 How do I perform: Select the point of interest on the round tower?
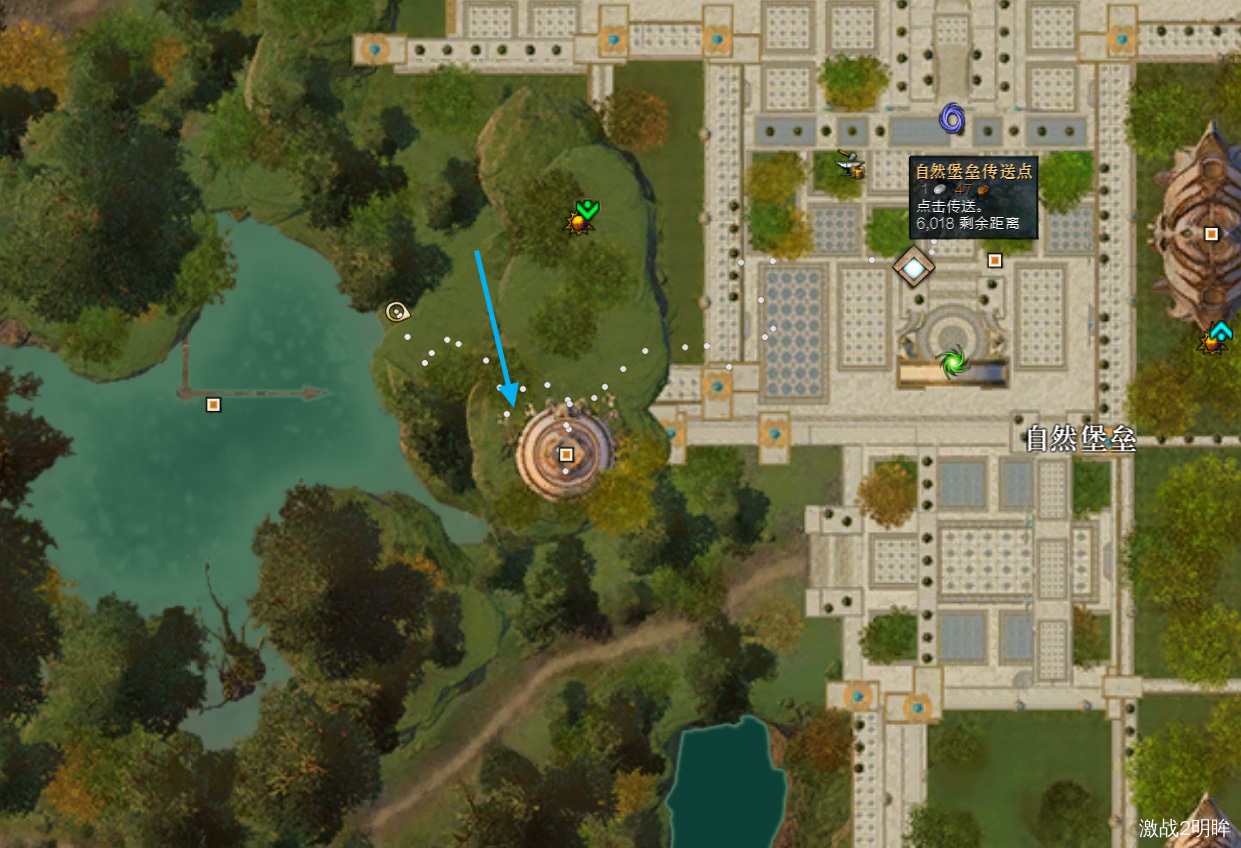(566, 455)
